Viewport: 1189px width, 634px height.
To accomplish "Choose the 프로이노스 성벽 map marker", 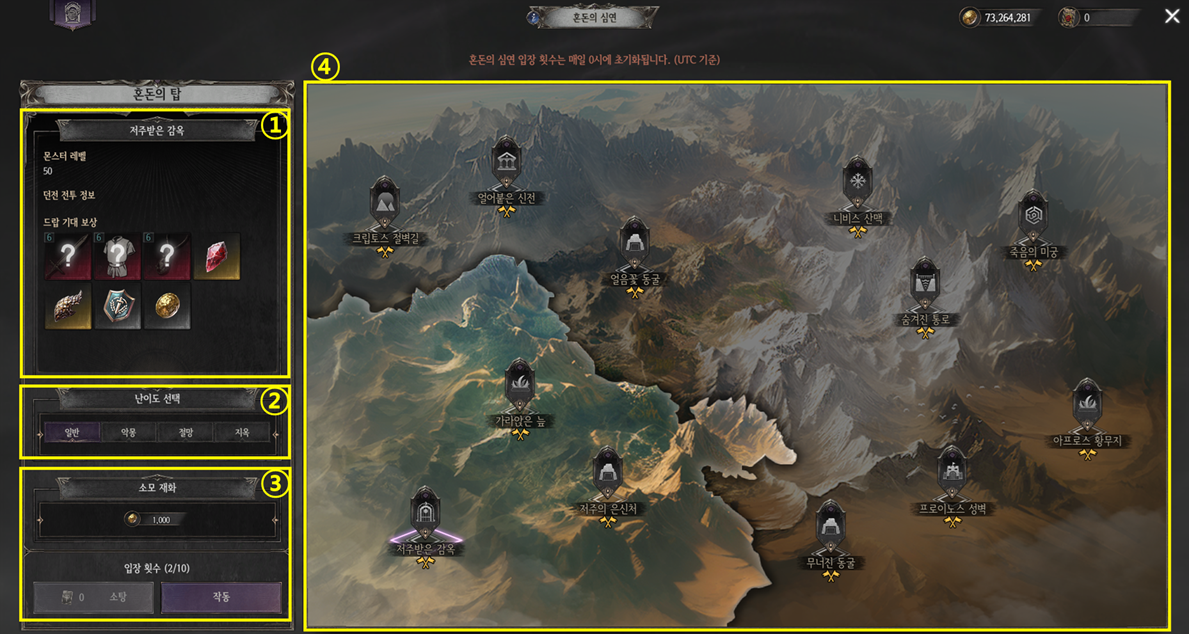I will click(951, 473).
